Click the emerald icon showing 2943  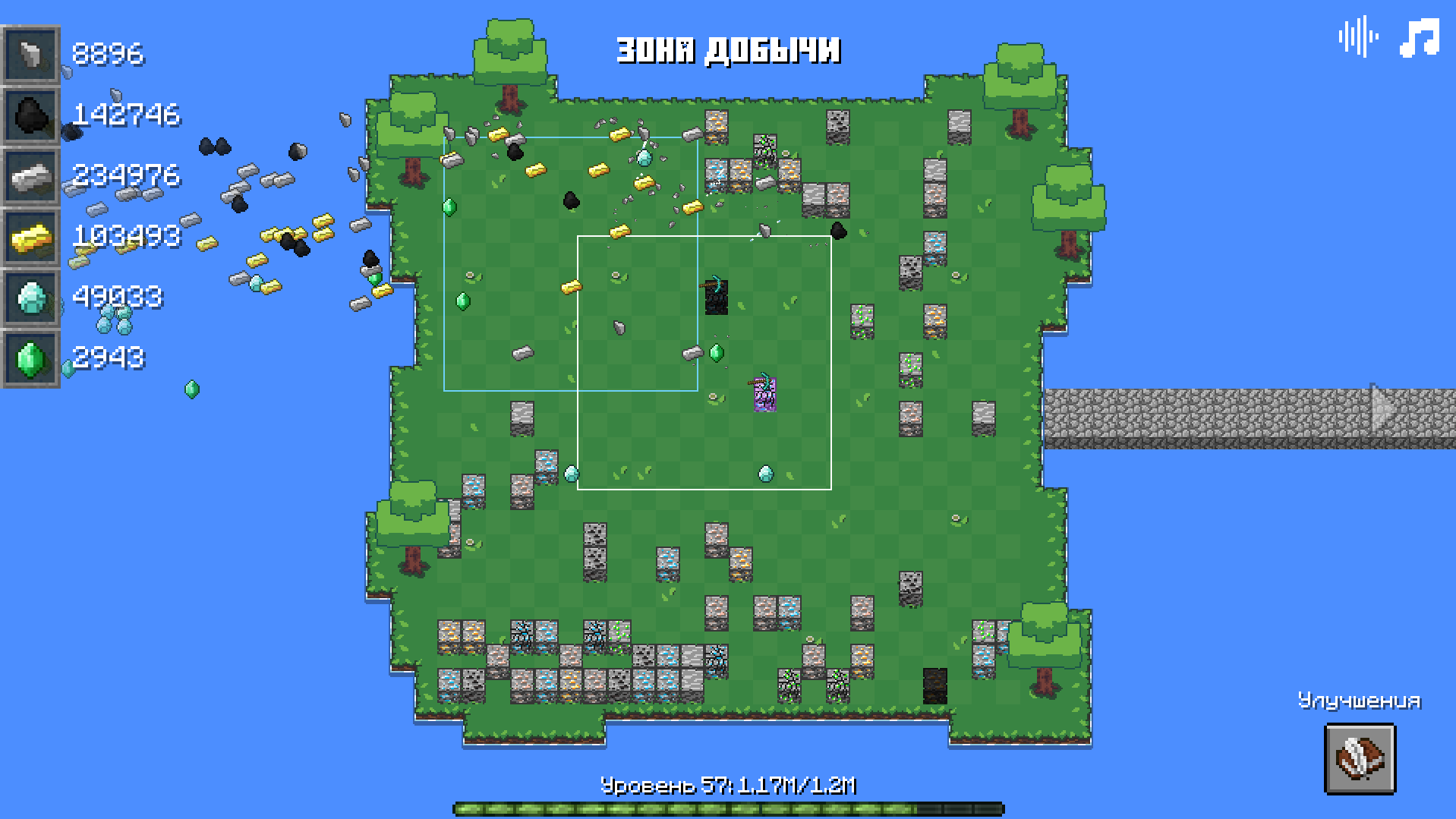pos(30,358)
